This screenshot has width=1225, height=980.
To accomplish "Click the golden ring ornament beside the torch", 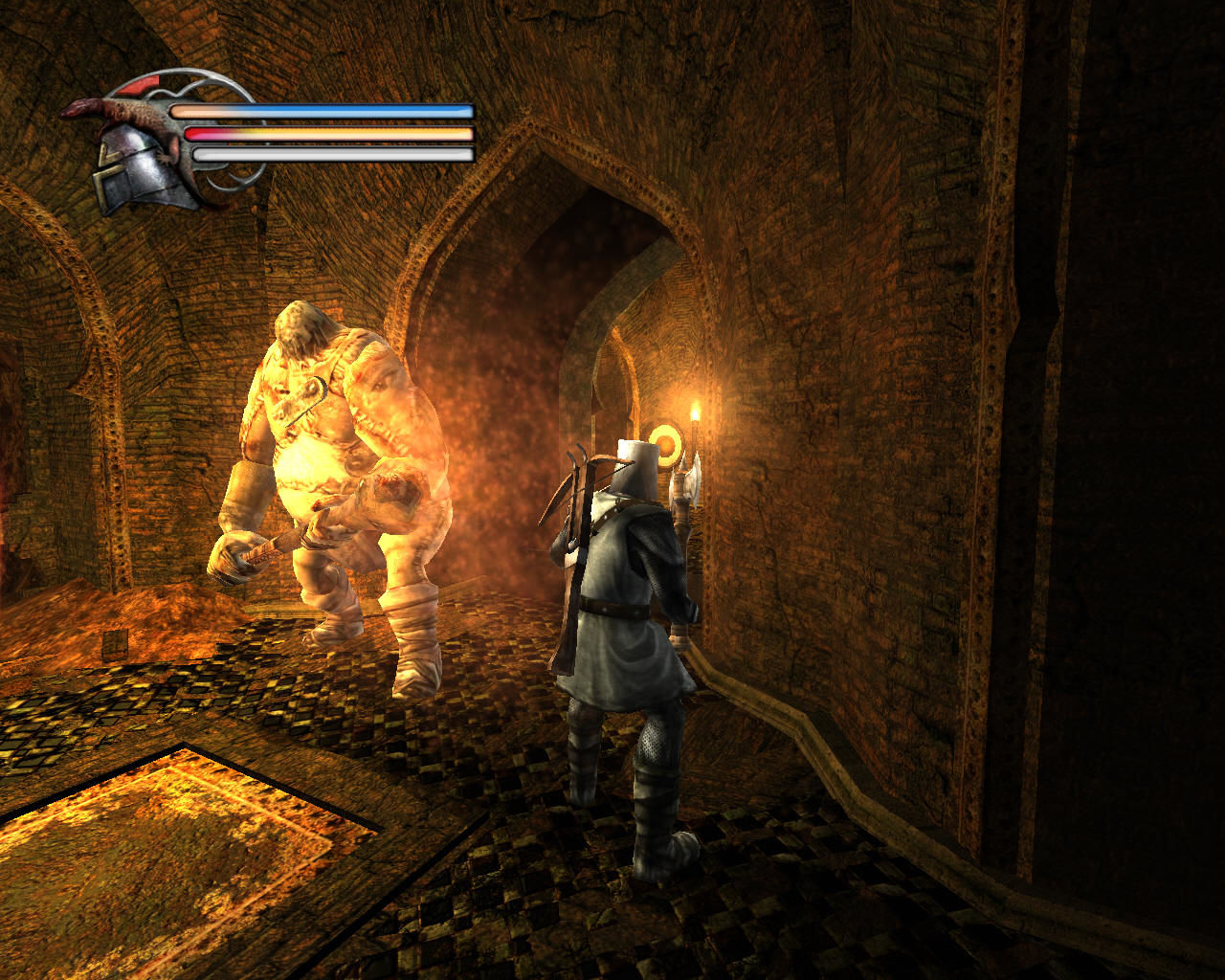I will (664, 445).
